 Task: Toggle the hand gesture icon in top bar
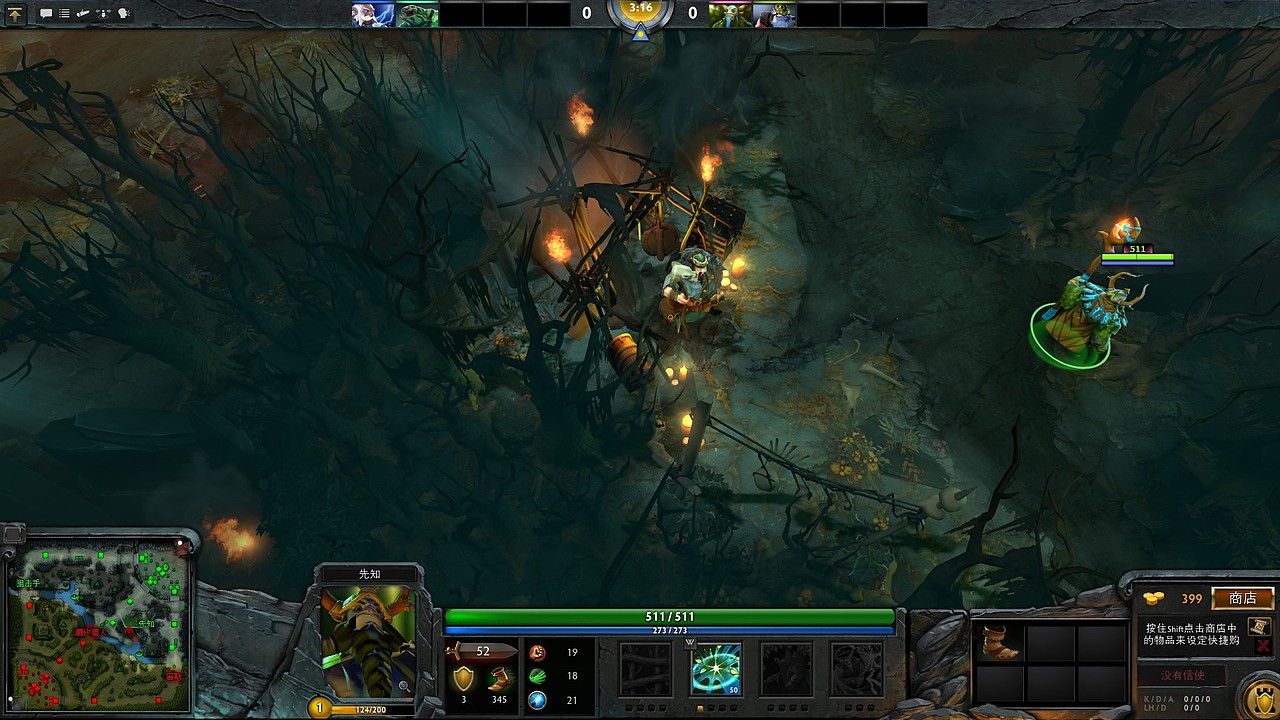click(x=82, y=13)
